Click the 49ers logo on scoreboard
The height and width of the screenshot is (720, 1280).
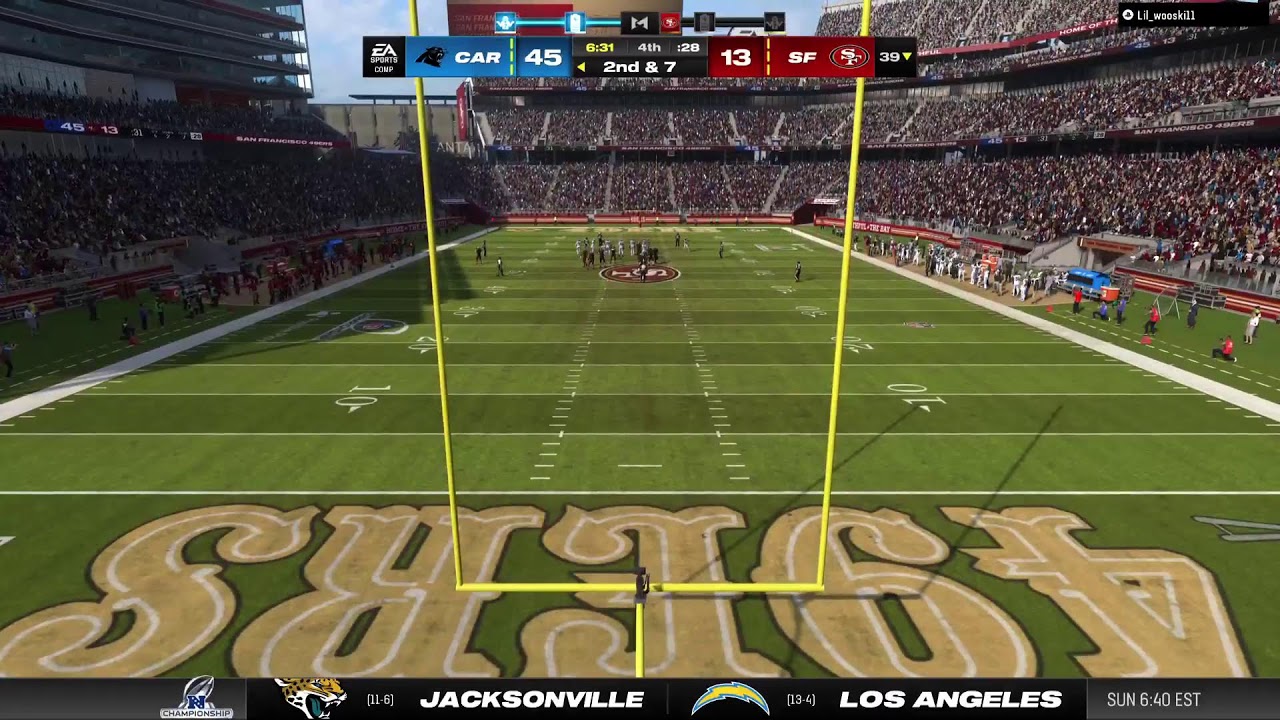[848, 57]
